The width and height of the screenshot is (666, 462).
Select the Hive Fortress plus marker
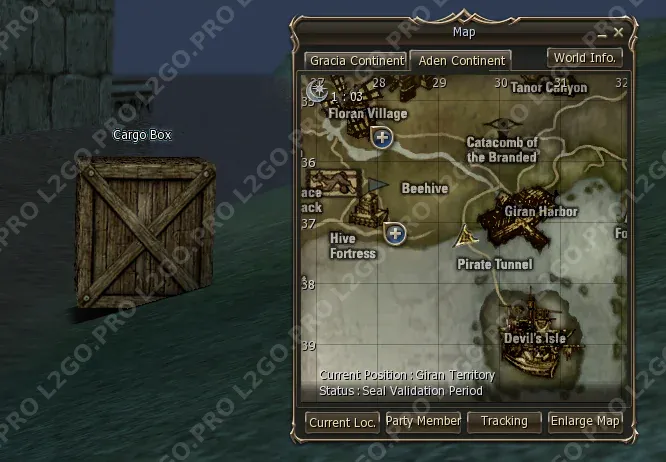[396, 234]
